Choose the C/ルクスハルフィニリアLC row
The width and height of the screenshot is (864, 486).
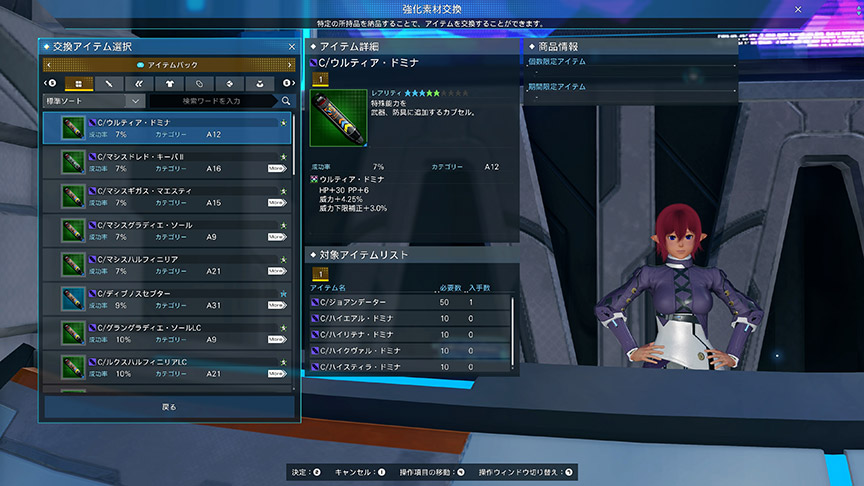(x=165, y=366)
